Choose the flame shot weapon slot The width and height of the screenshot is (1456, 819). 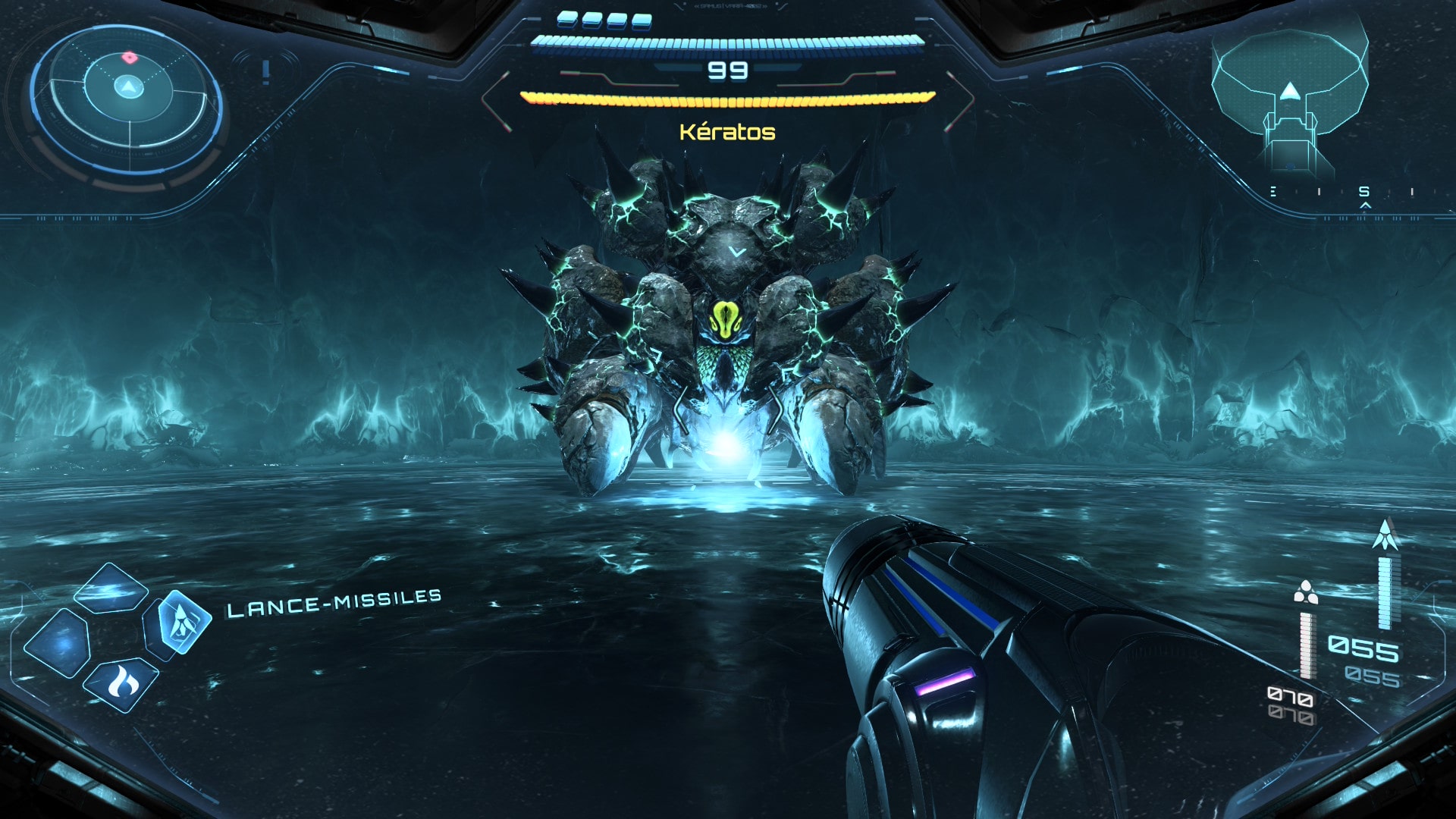pyautogui.click(x=122, y=684)
